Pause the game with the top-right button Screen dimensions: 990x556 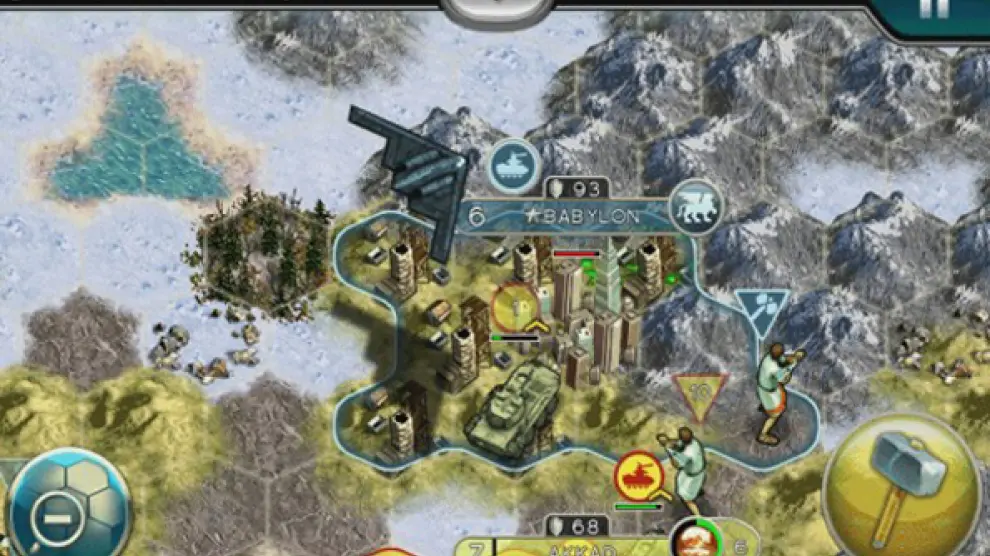click(x=933, y=12)
